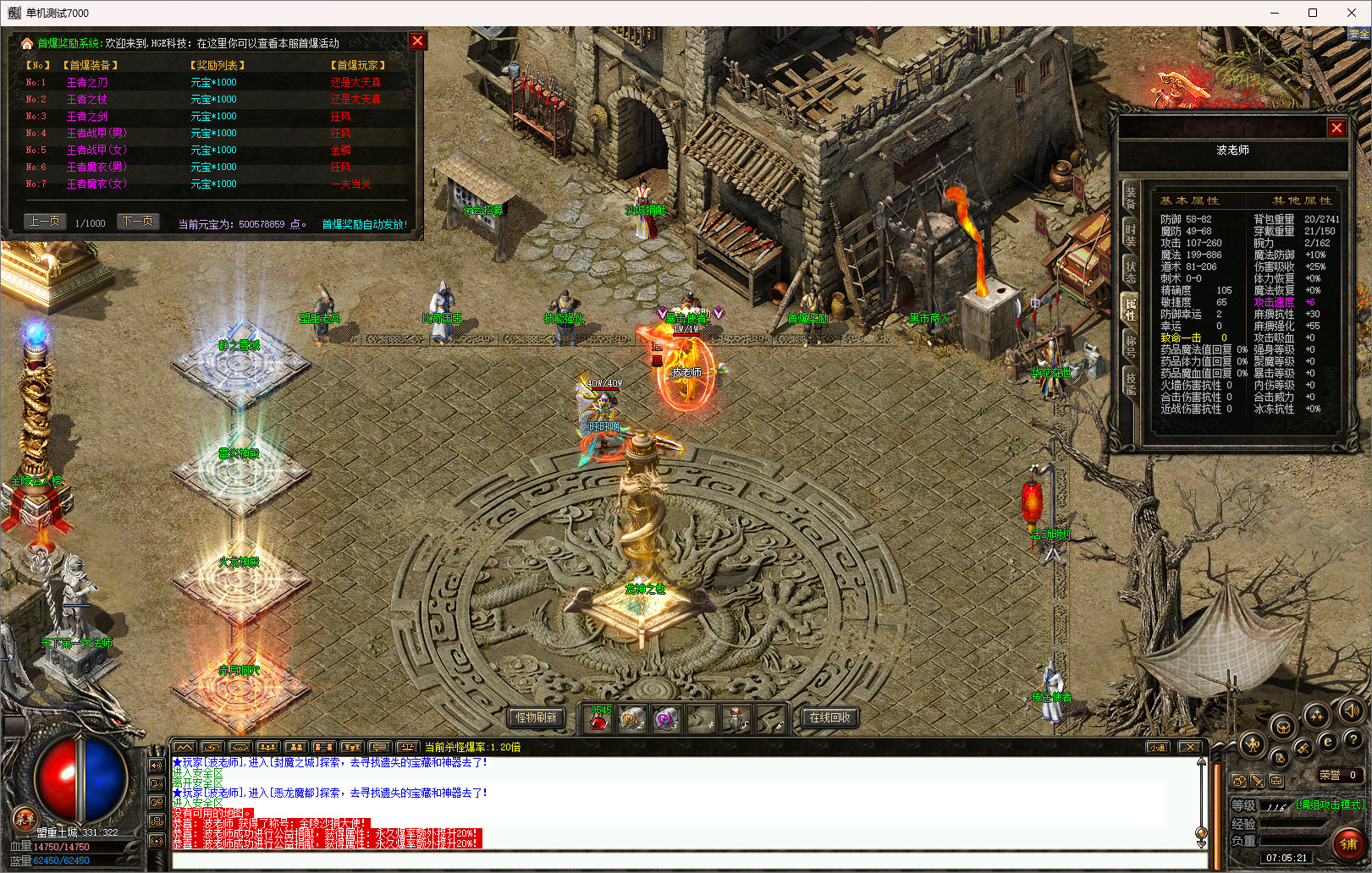Toggle the 编组攻击模式 attack mode indicator

(x=1331, y=805)
